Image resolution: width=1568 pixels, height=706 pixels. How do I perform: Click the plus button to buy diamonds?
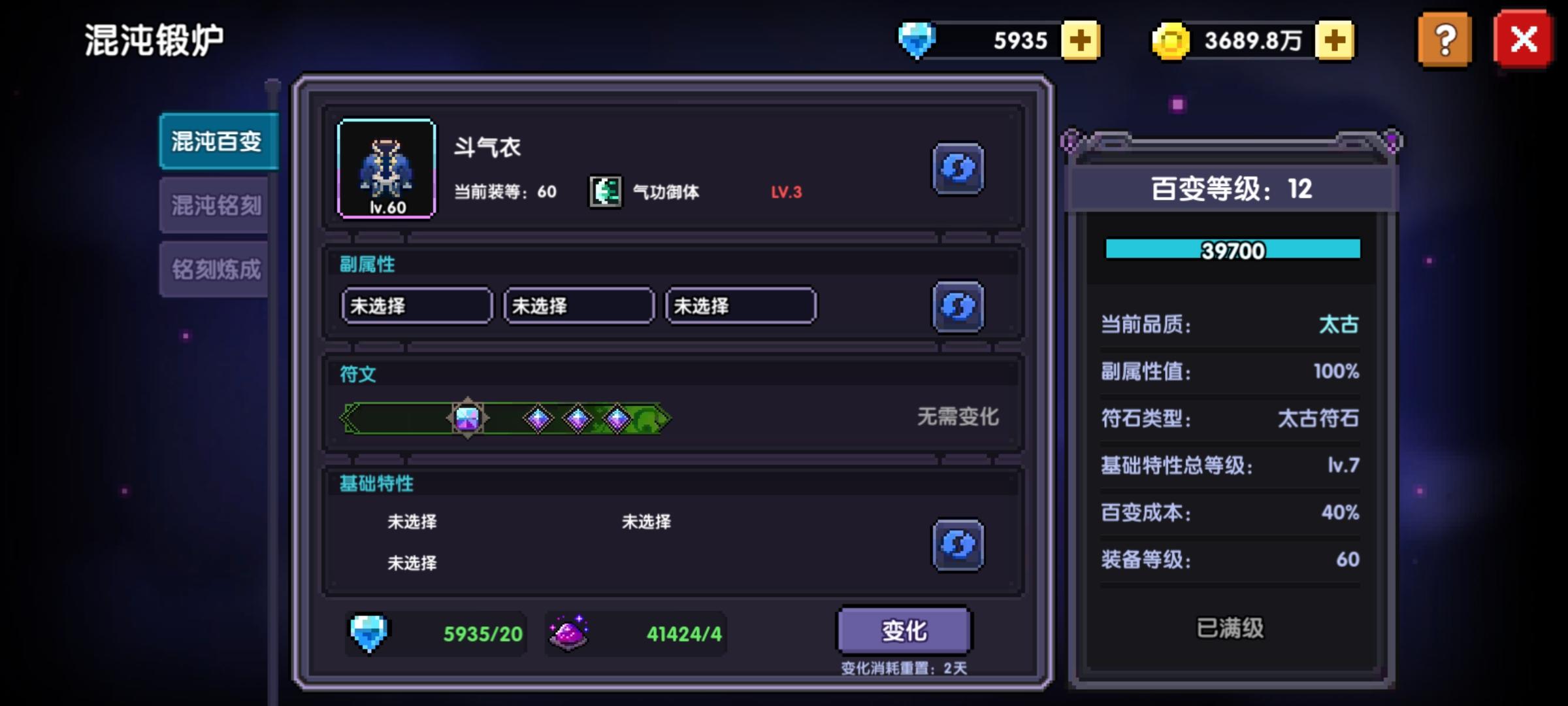click(x=1081, y=40)
